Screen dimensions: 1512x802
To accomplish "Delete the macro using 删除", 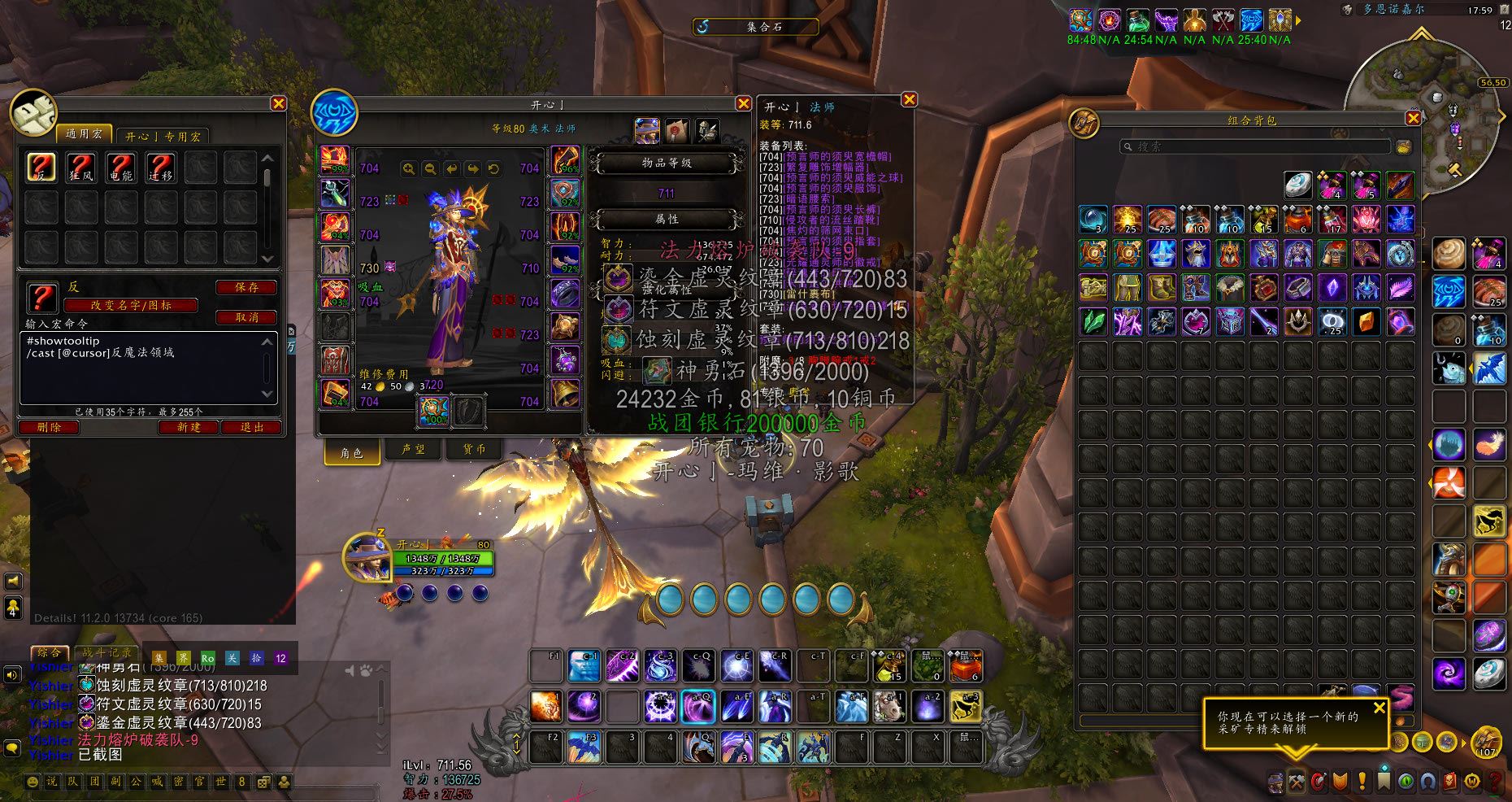I will [x=49, y=427].
